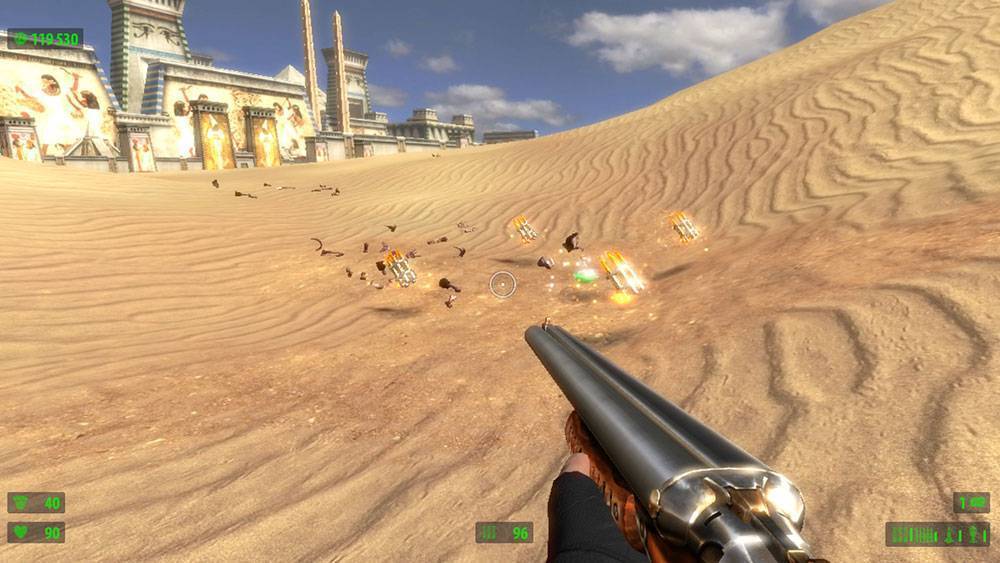Image resolution: width=1000 pixels, height=563 pixels.
Task: Select the shotgun shells ammo icon
Action: click(x=490, y=533)
